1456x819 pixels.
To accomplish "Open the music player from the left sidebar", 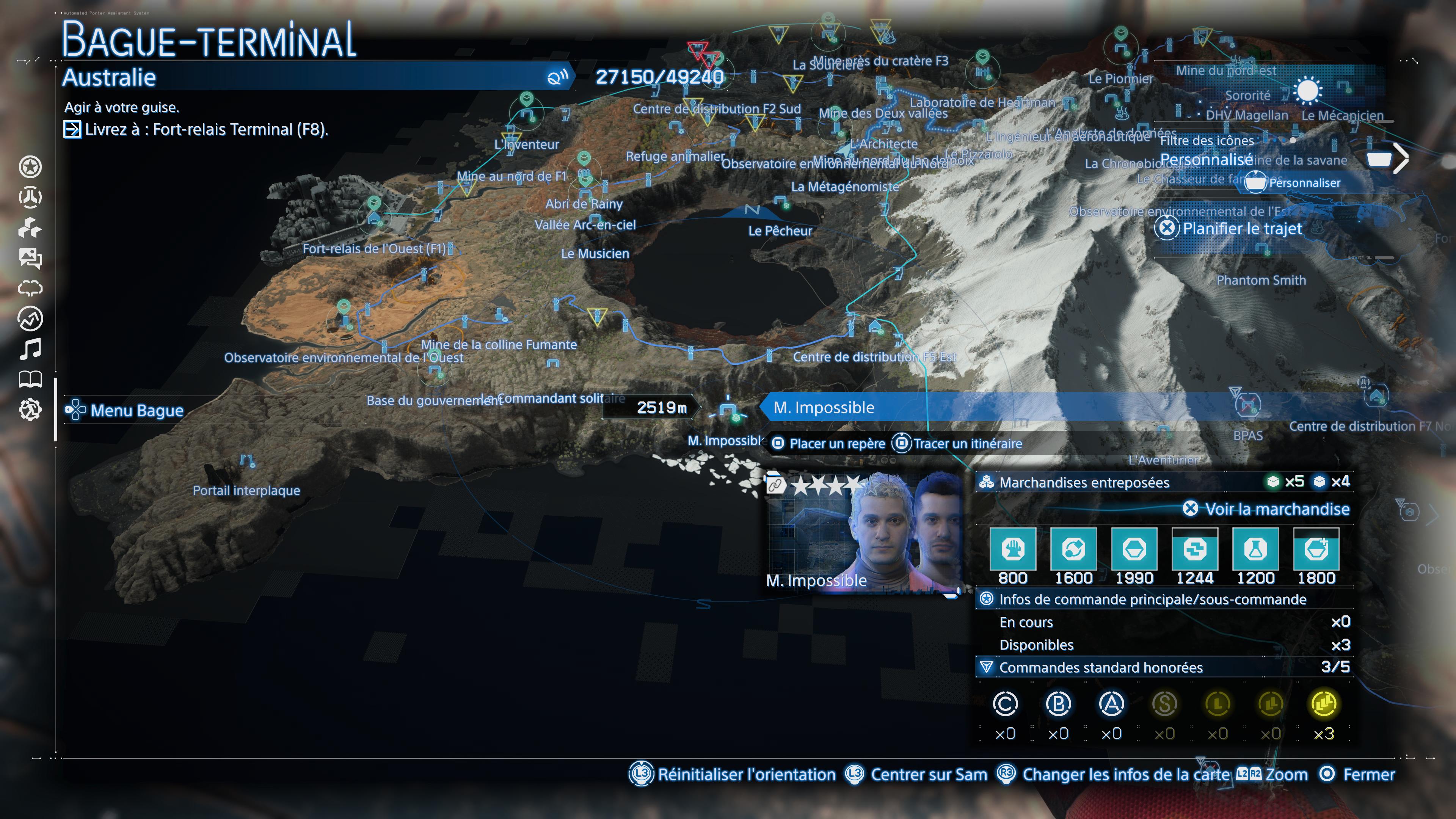I will click(31, 349).
